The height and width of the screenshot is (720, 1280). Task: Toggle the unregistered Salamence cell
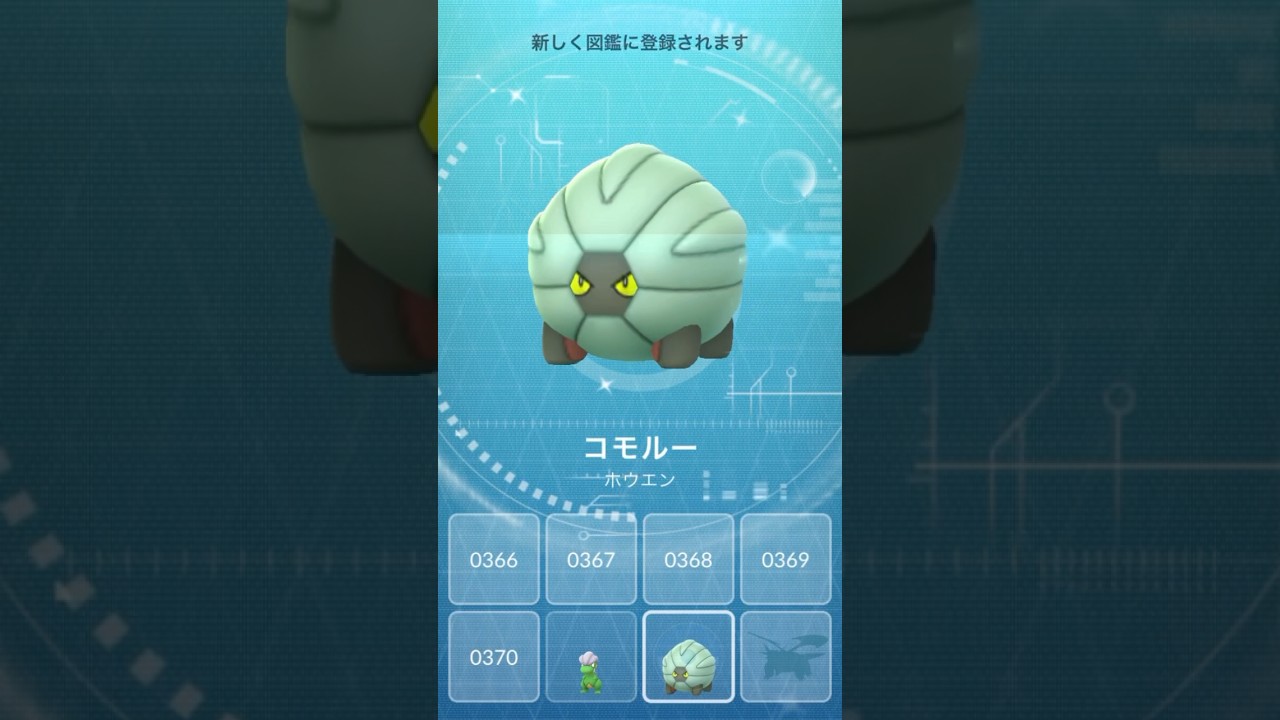tap(785, 656)
